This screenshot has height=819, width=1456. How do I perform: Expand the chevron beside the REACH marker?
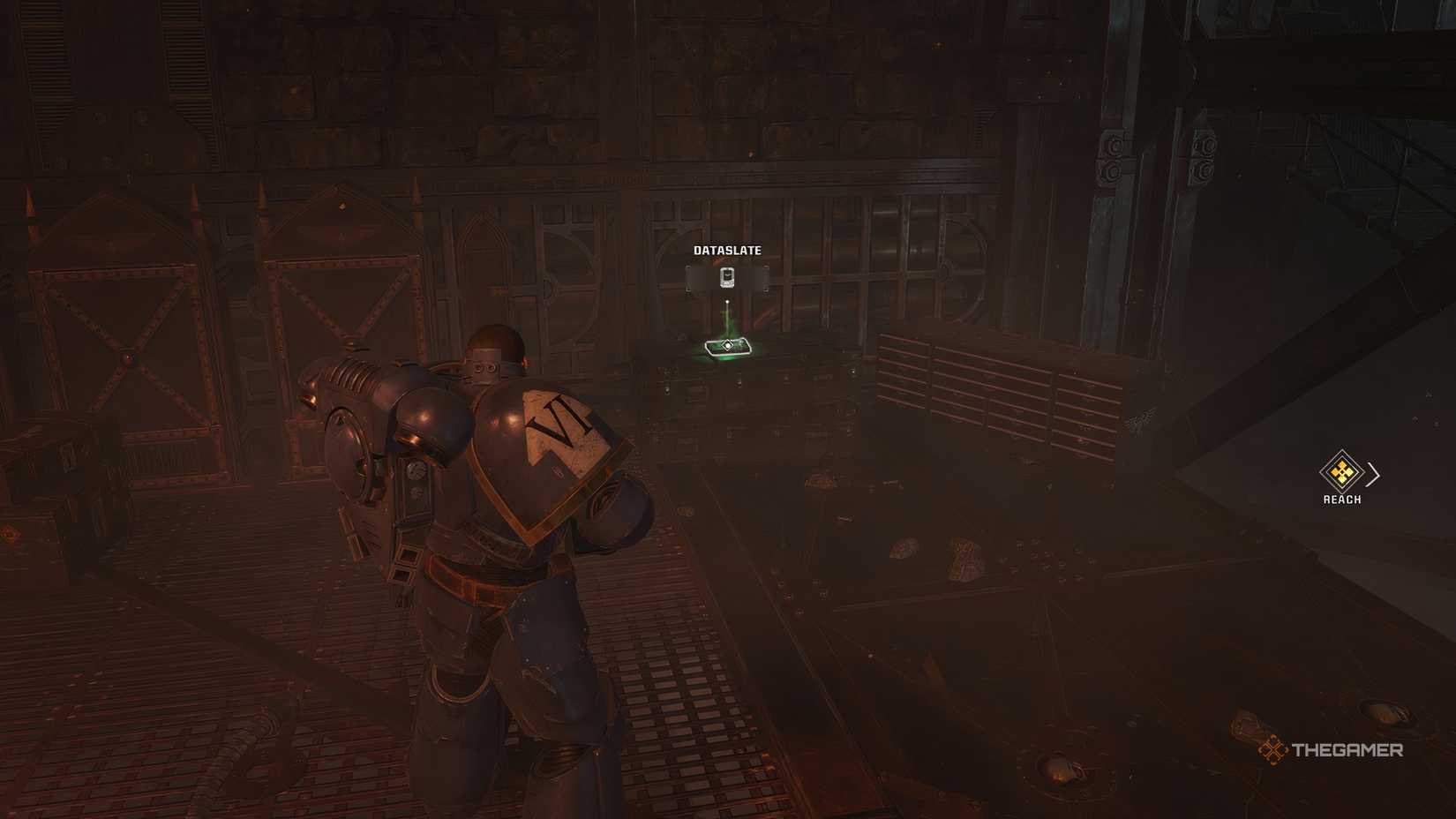[1373, 474]
